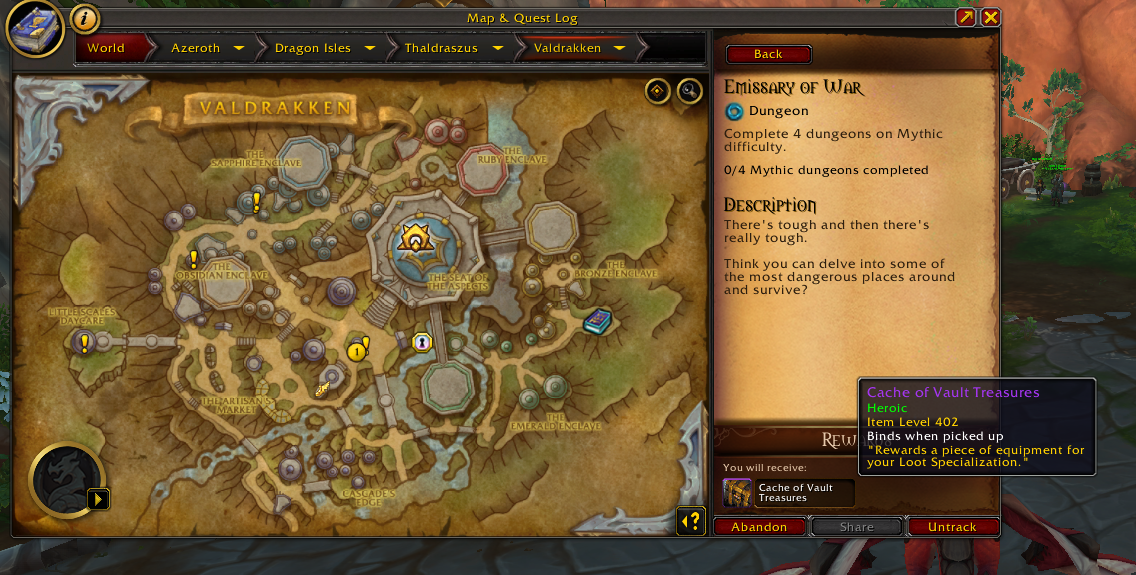Select the Little Scales Daycare quest marker

(x=84, y=344)
